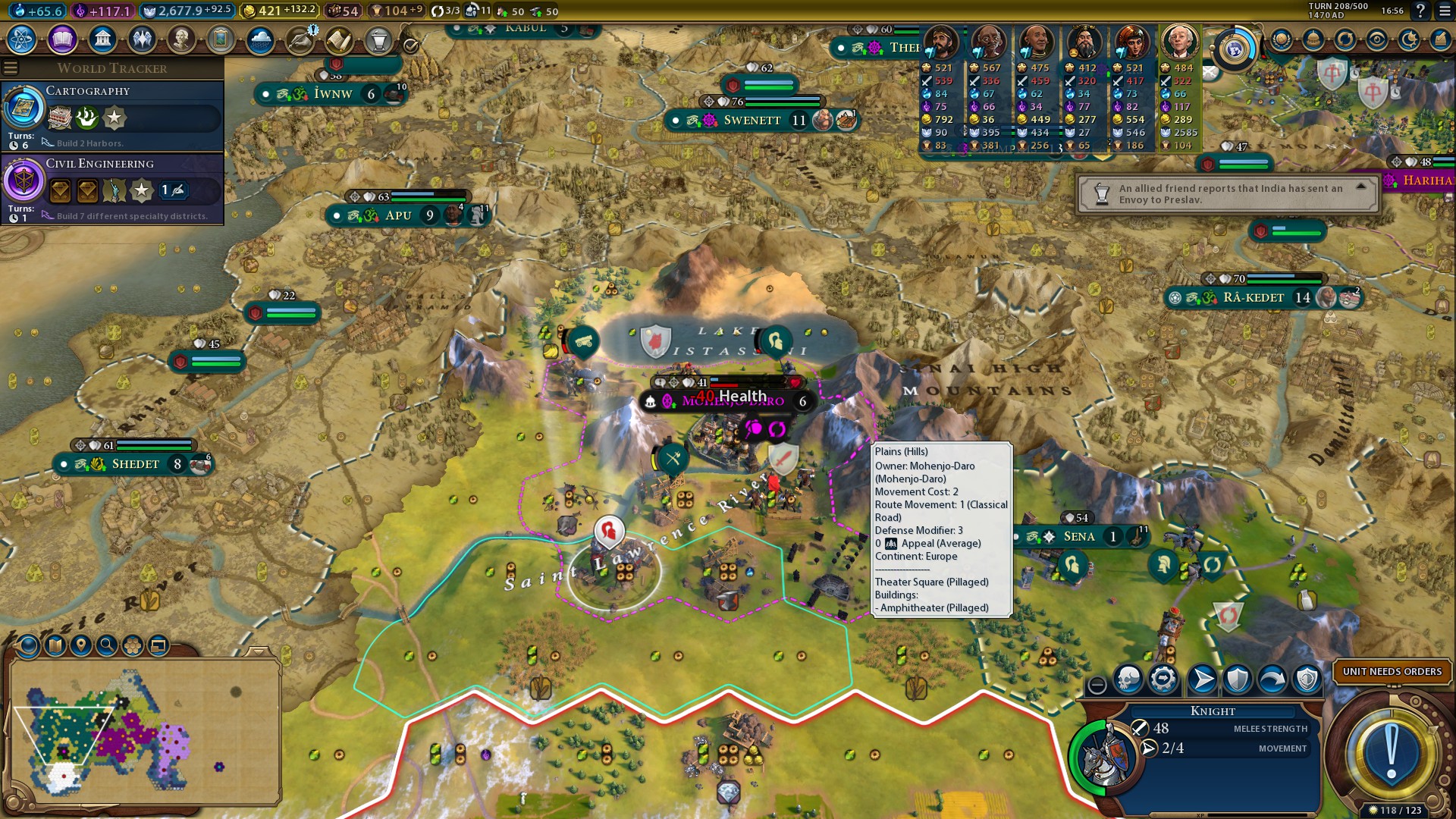1456x819 pixels.
Task: Dismiss the India envoy notification
Action: coord(1227,194)
